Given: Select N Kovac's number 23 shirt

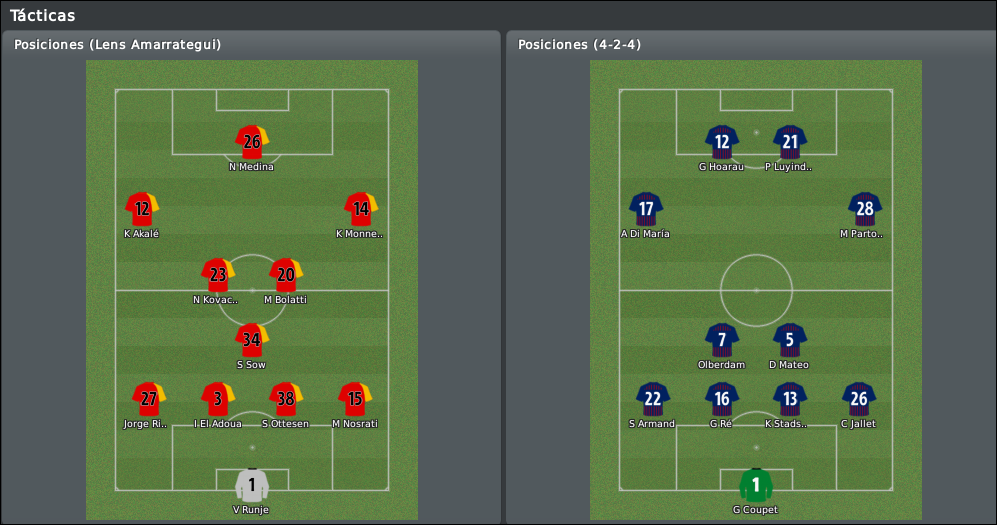Looking at the screenshot, I should tap(218, 275).
